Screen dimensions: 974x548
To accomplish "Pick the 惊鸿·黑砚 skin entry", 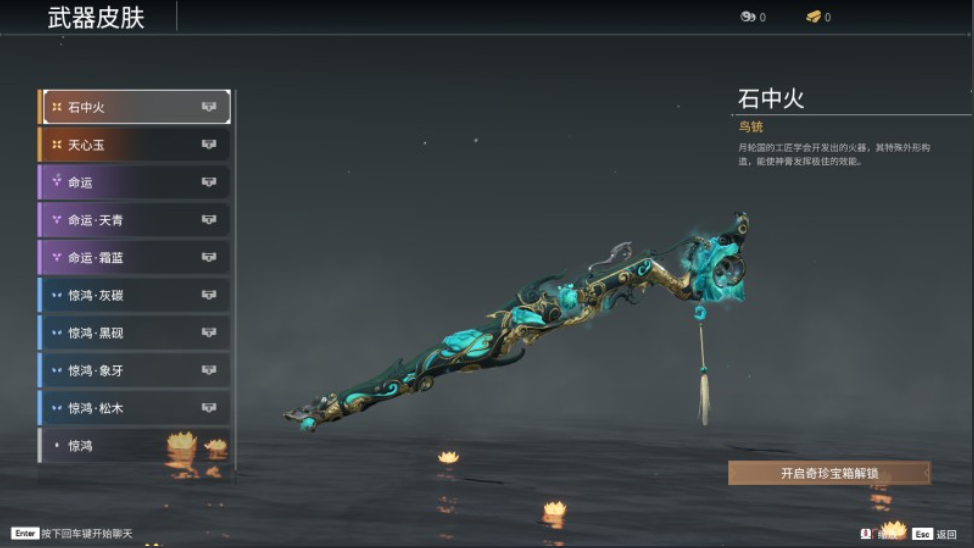I will (134, 333).
